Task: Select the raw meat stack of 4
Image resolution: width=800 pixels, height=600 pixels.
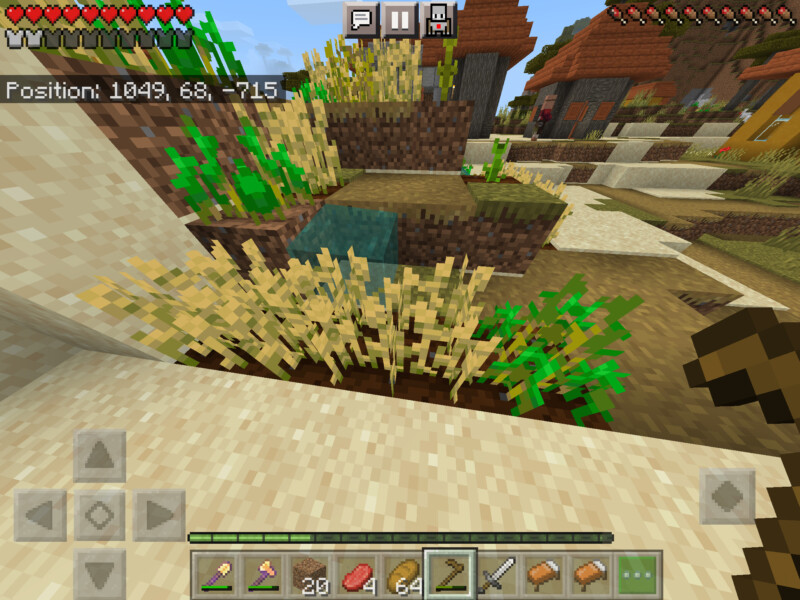Action: 356,576
